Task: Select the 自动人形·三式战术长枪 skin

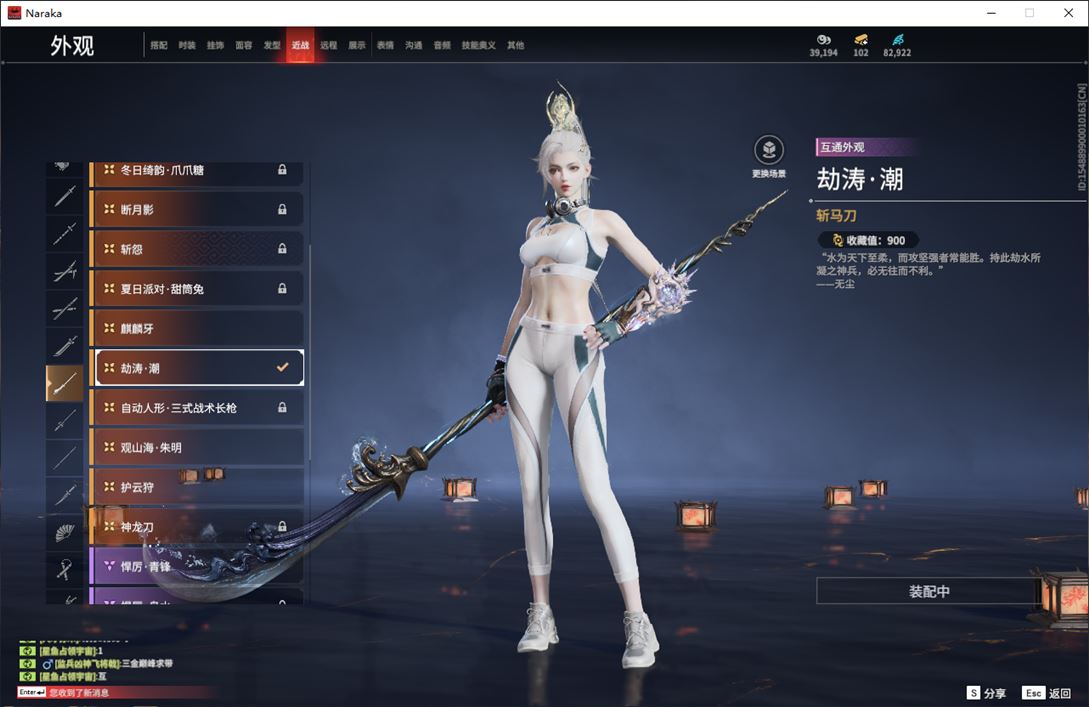Action: tap(197, 408)
